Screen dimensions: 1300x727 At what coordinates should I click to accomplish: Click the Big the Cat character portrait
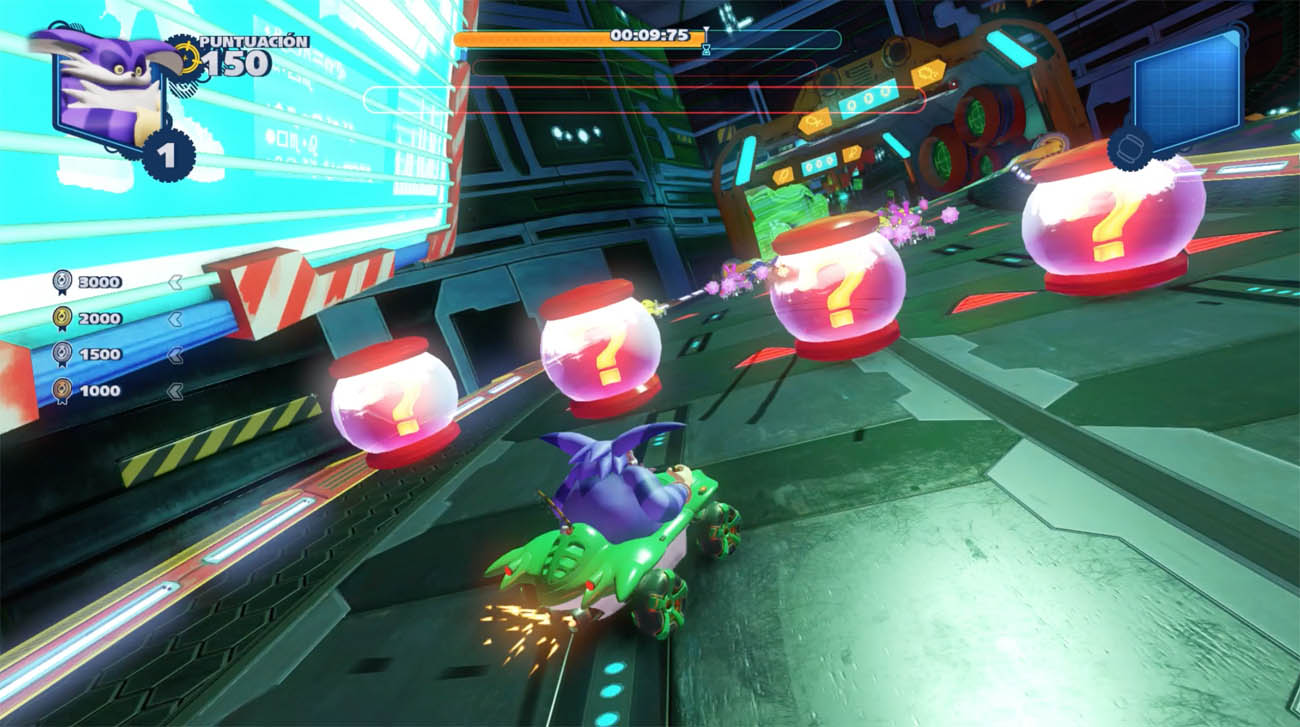[x=100, y=88]
